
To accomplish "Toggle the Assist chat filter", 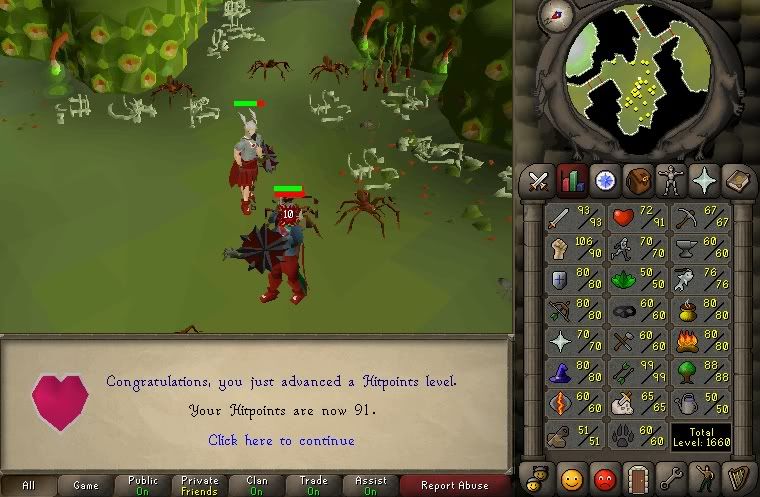I will 371,486.
